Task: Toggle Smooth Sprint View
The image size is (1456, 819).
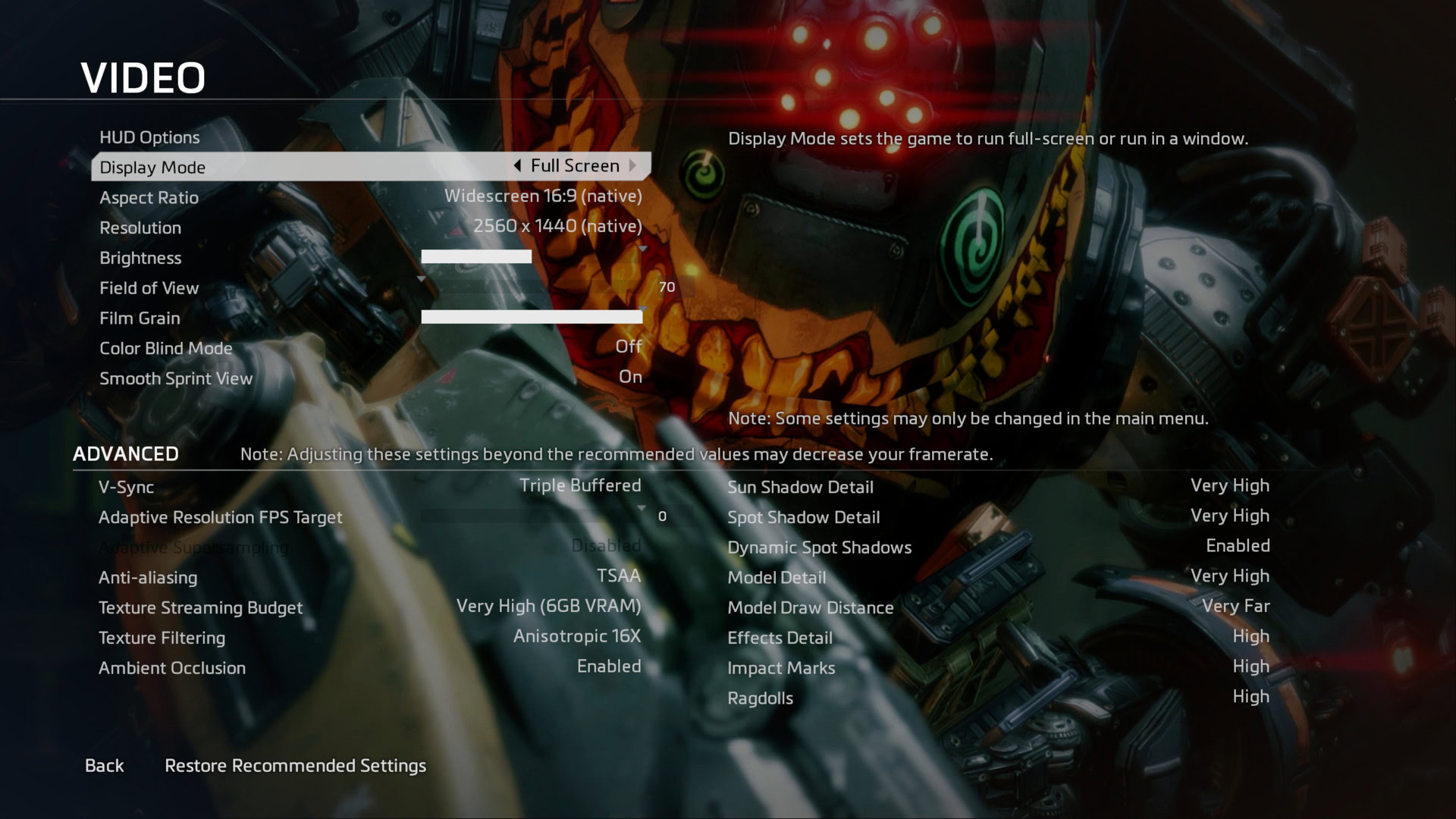Action: (370, 378)
